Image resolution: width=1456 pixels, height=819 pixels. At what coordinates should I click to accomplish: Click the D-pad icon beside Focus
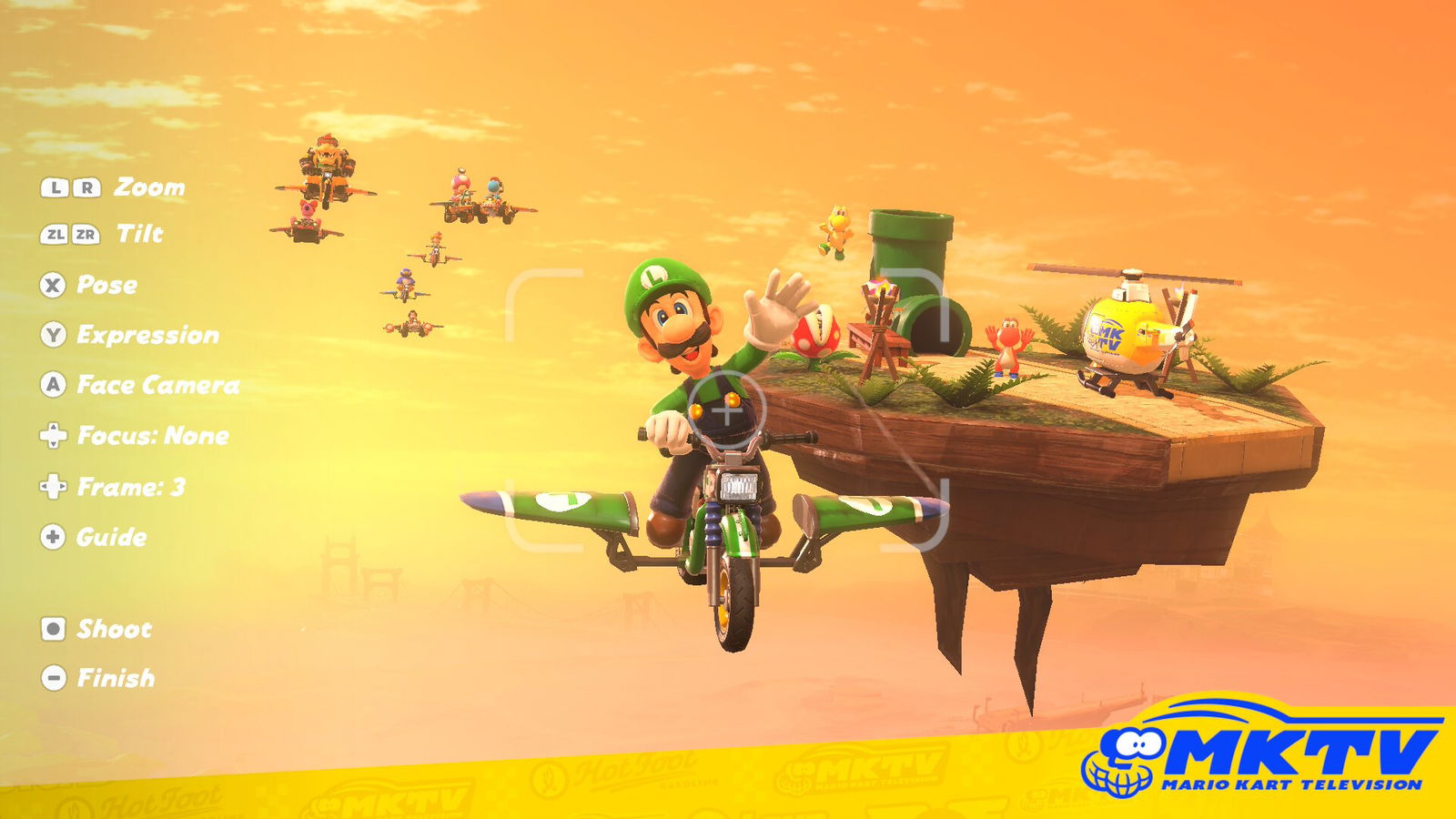point(56,437)
